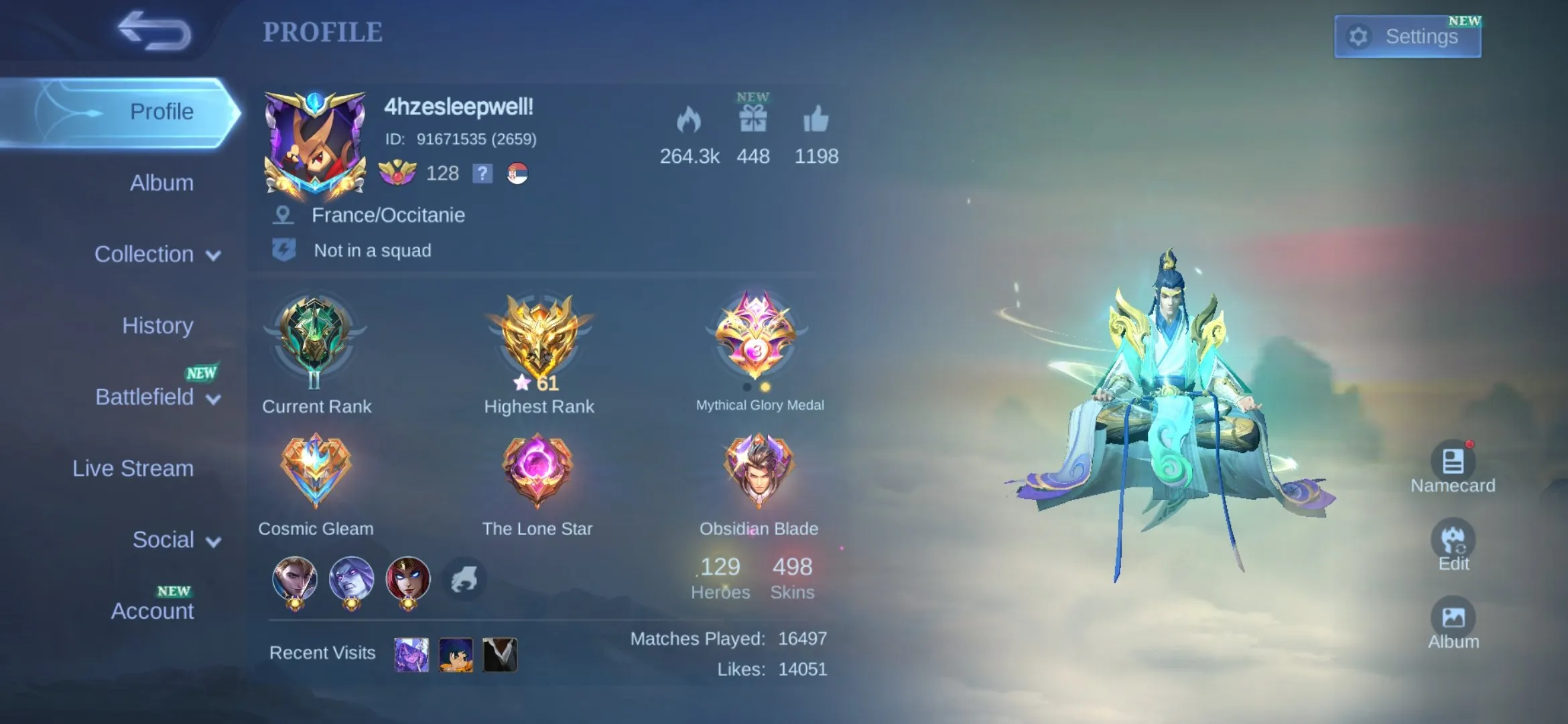Open the Account tab

click(152, 611)
